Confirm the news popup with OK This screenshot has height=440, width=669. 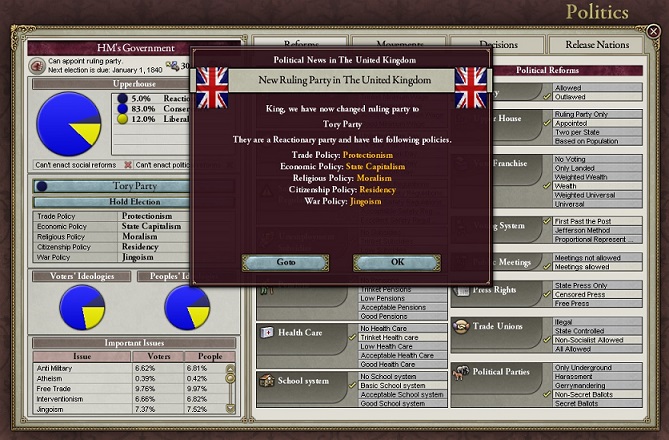coord(397,262)
